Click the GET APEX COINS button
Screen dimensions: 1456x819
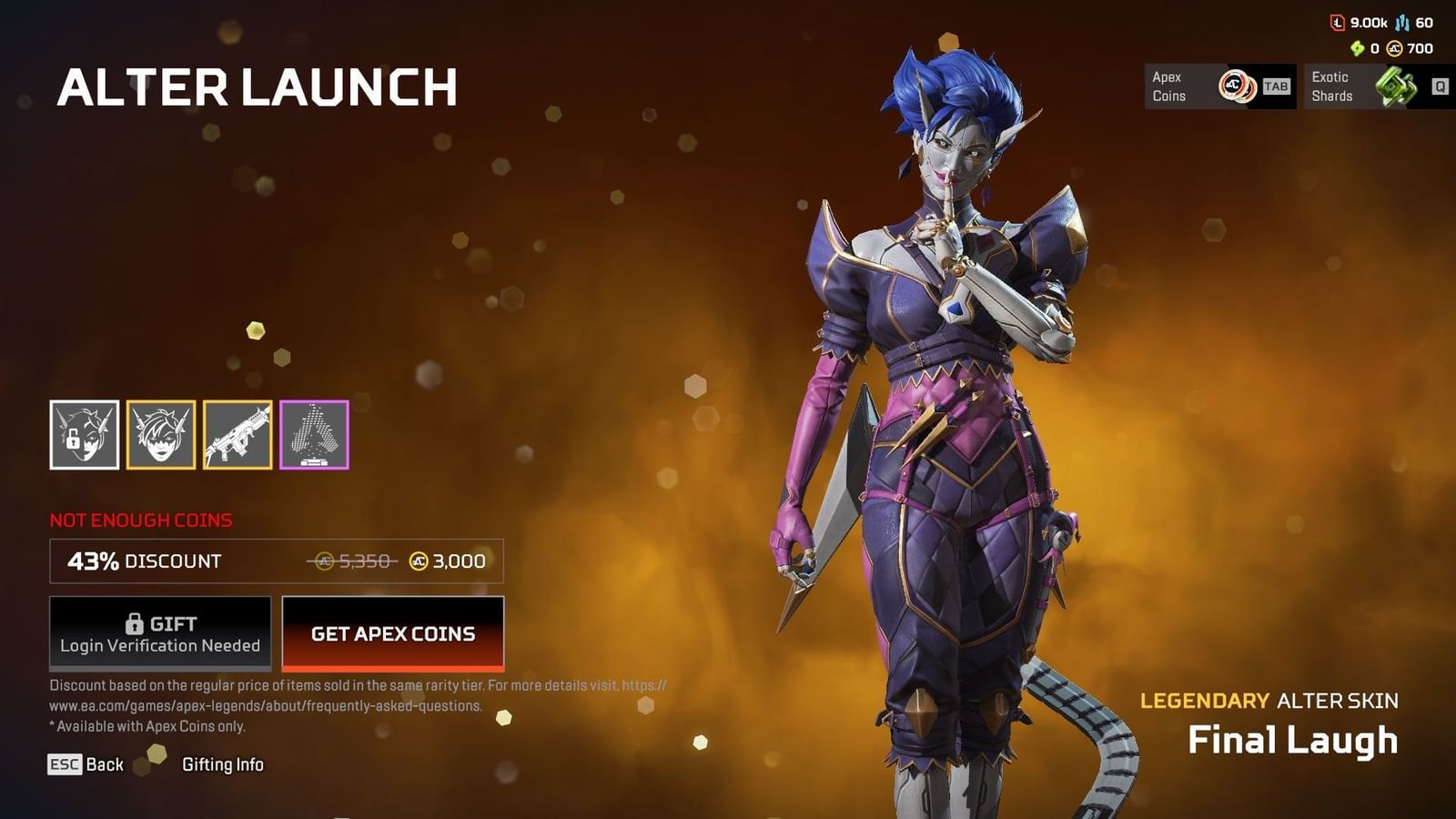point(392,634)
